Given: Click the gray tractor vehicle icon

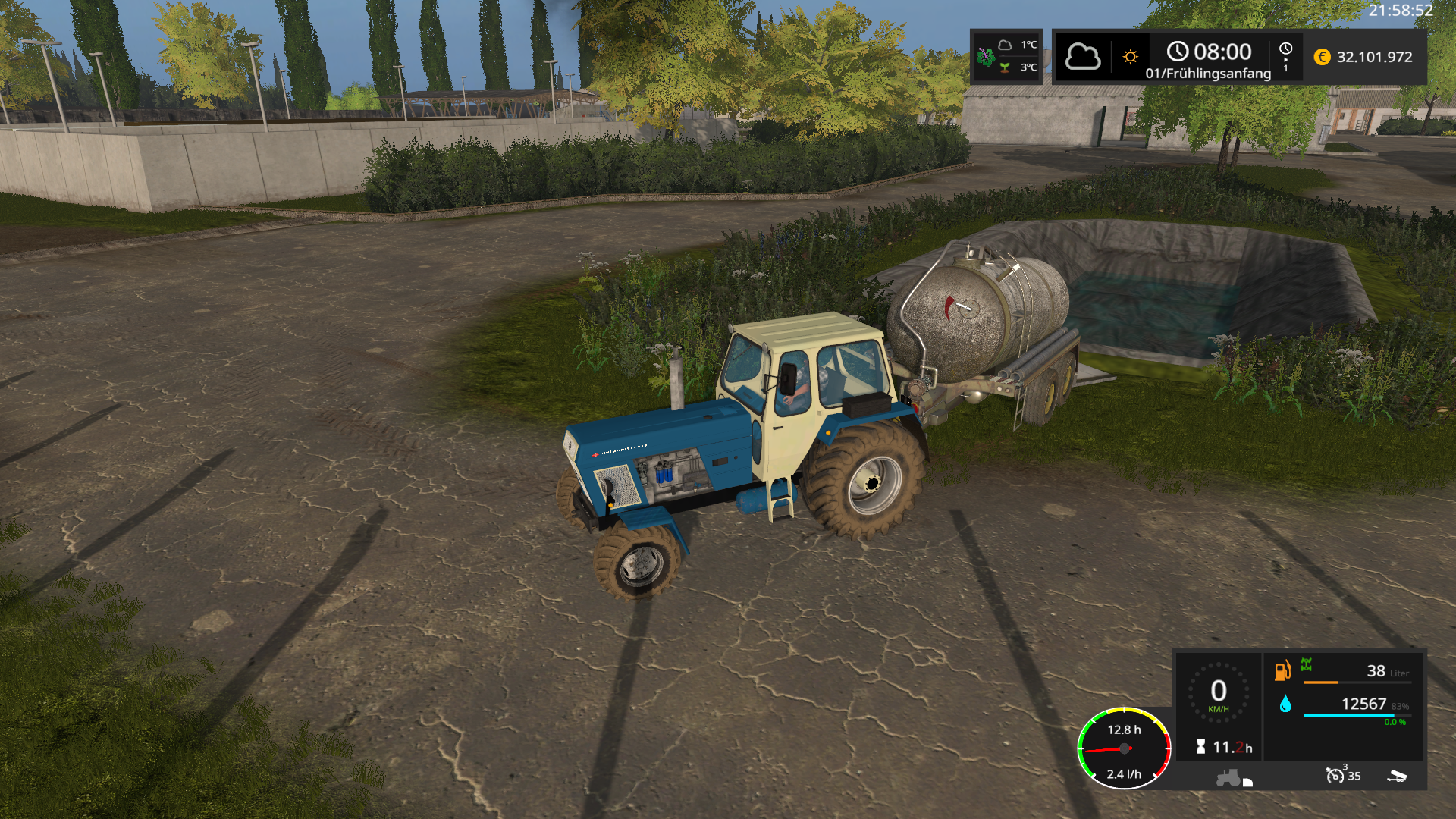Looking at the screenshot, I should point(1228,778).
